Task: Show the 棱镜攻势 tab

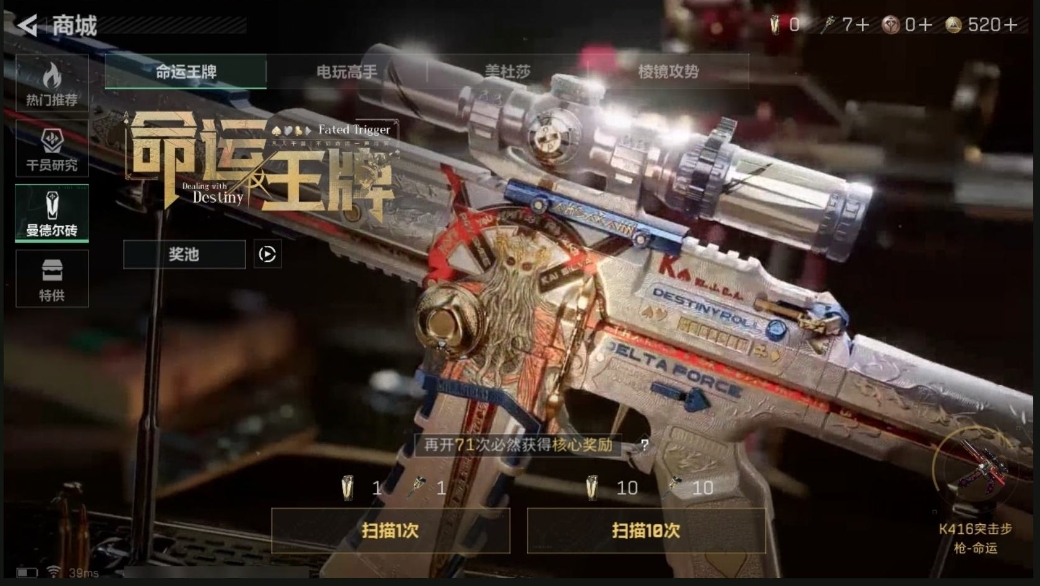Action: [668, 72]
